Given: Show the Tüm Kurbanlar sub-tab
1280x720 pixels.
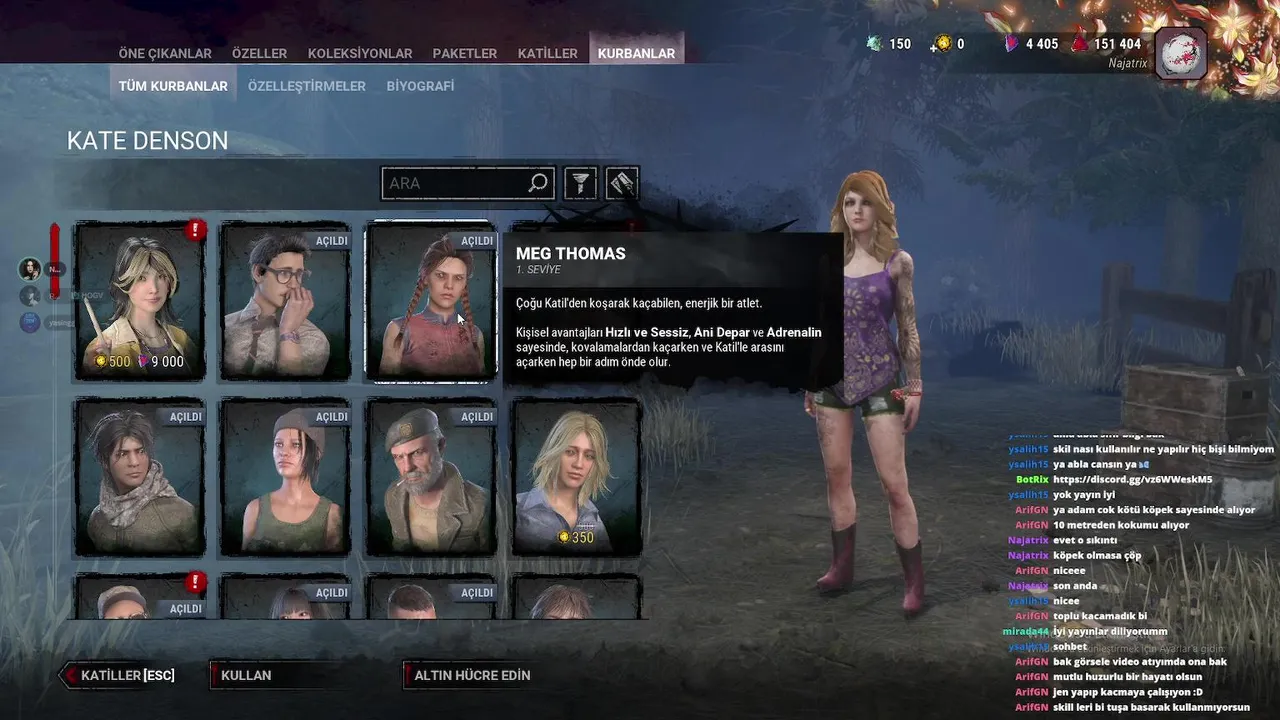Looking at the screenshot, I should 173,86.
